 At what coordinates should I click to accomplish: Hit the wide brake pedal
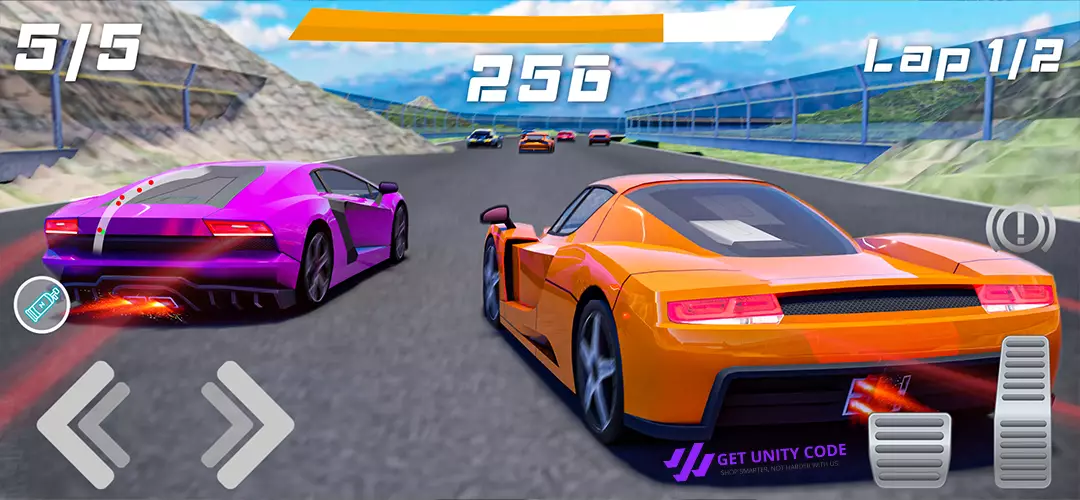909,448
